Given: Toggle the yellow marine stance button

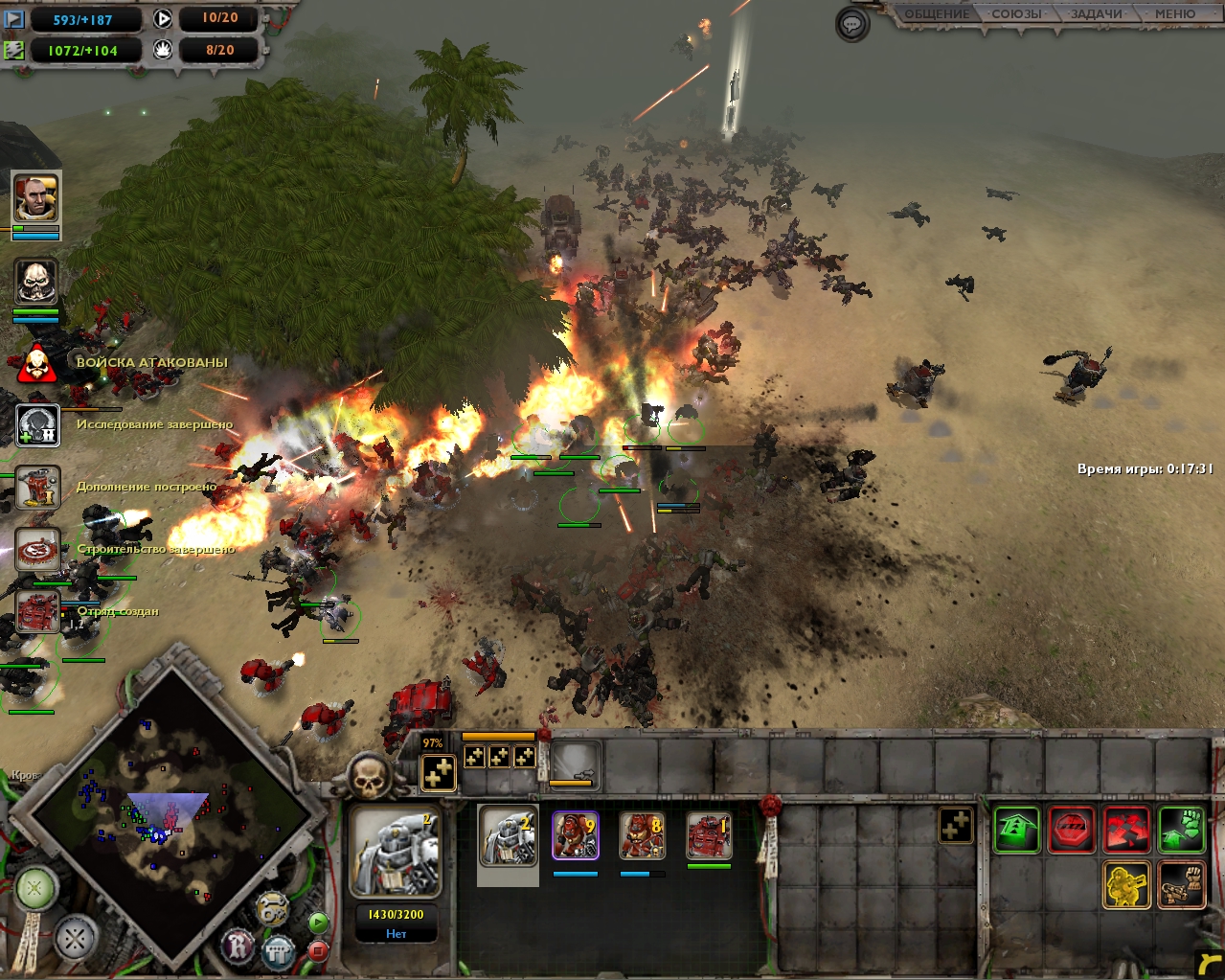Looking at the screenshot, I should [x=1126, y=884].
